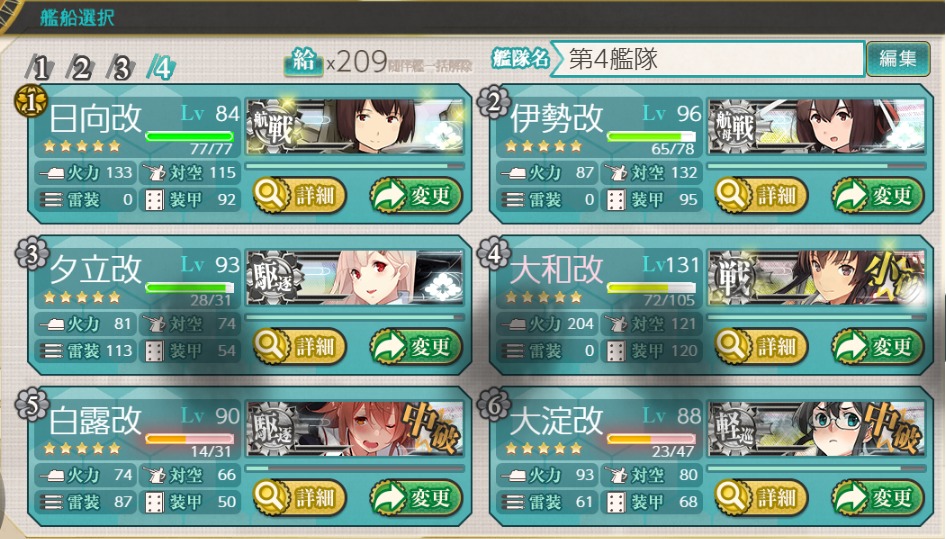946x539 pixels.
Task: View 詳細 details for 大淀改
Action: 761,496
